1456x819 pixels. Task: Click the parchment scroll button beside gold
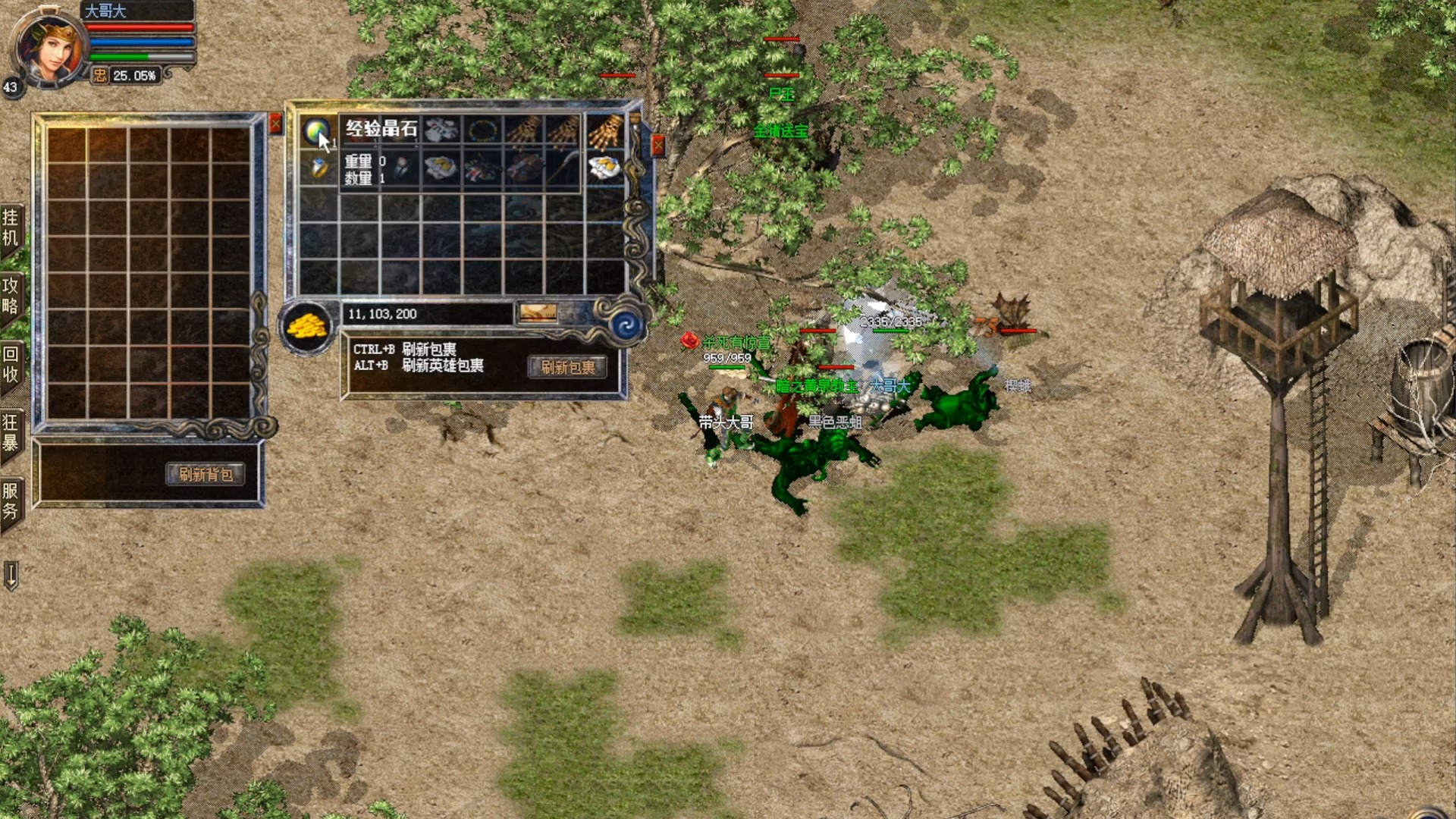538,312
